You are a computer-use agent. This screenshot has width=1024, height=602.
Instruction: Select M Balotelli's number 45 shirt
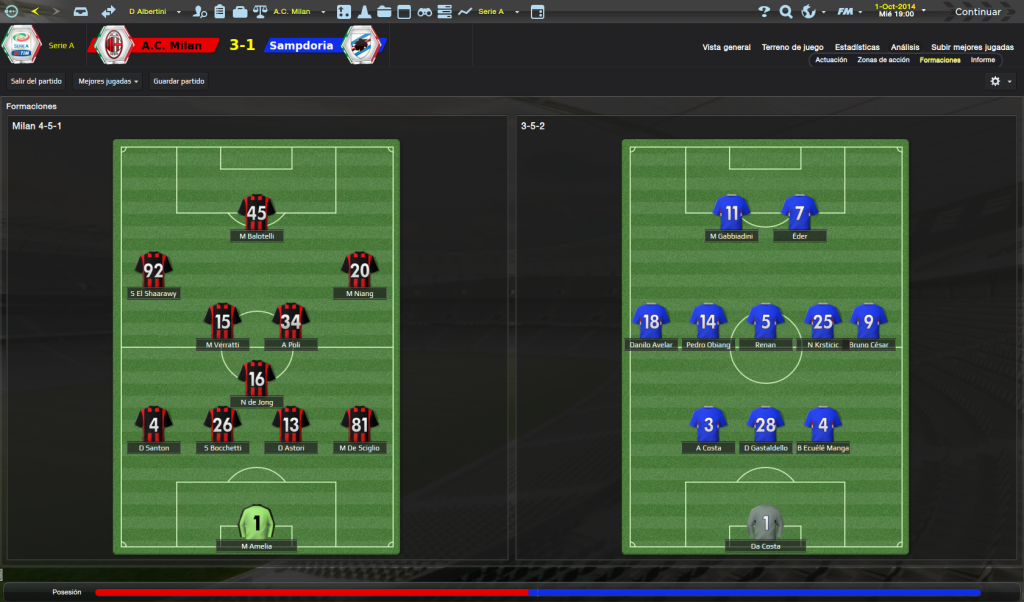[x=257, y=212]
